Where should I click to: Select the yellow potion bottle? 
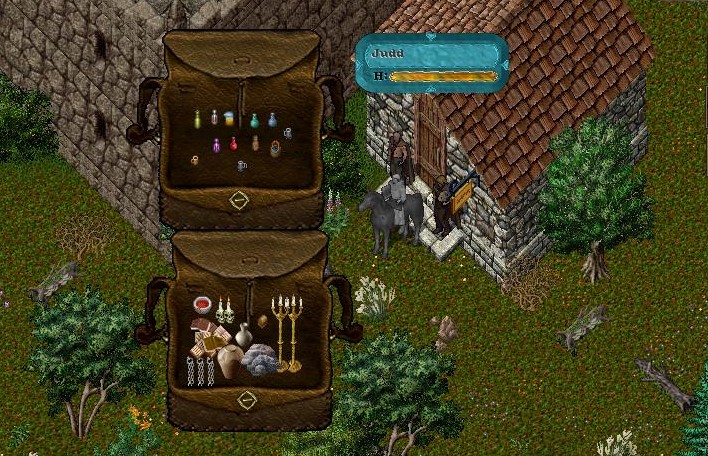(x=197, y=119)
